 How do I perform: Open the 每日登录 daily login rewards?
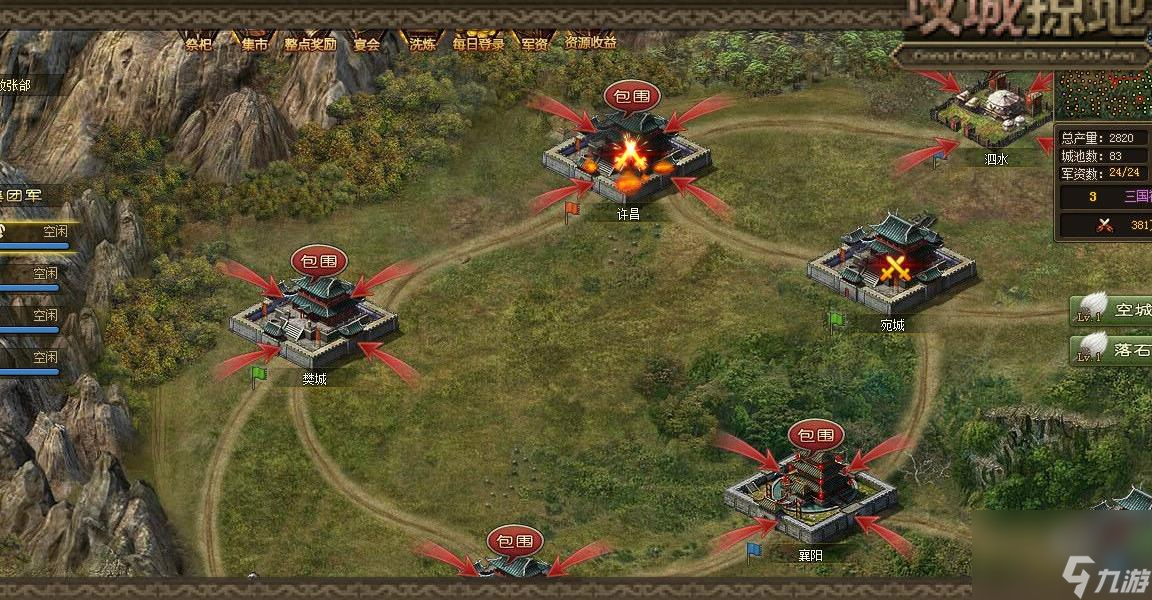[478, 42]
